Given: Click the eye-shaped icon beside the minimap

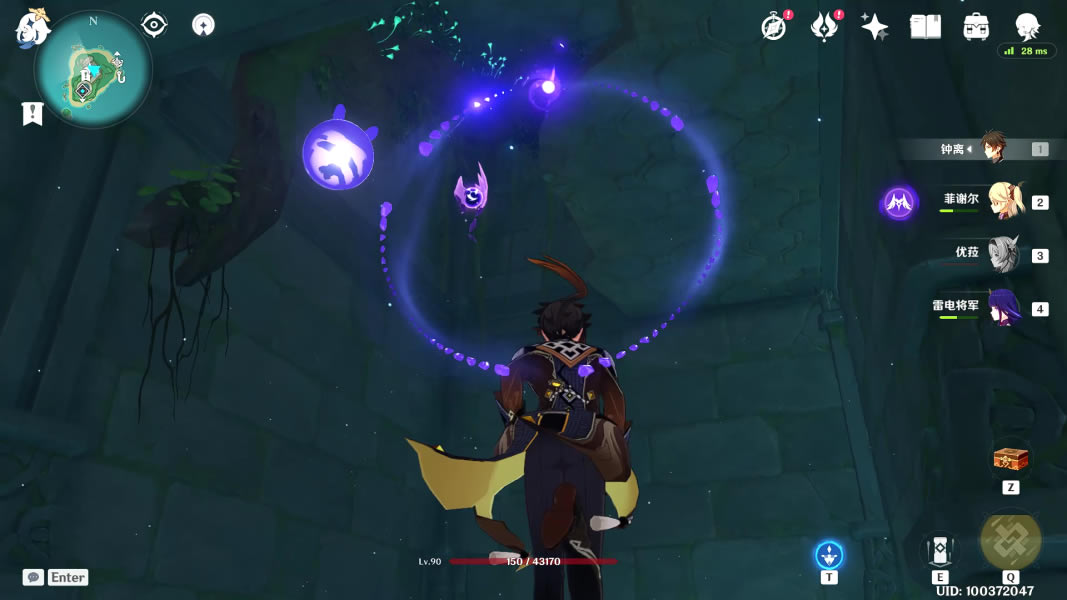Looking at the screenshot, I should tap(154, 25).
